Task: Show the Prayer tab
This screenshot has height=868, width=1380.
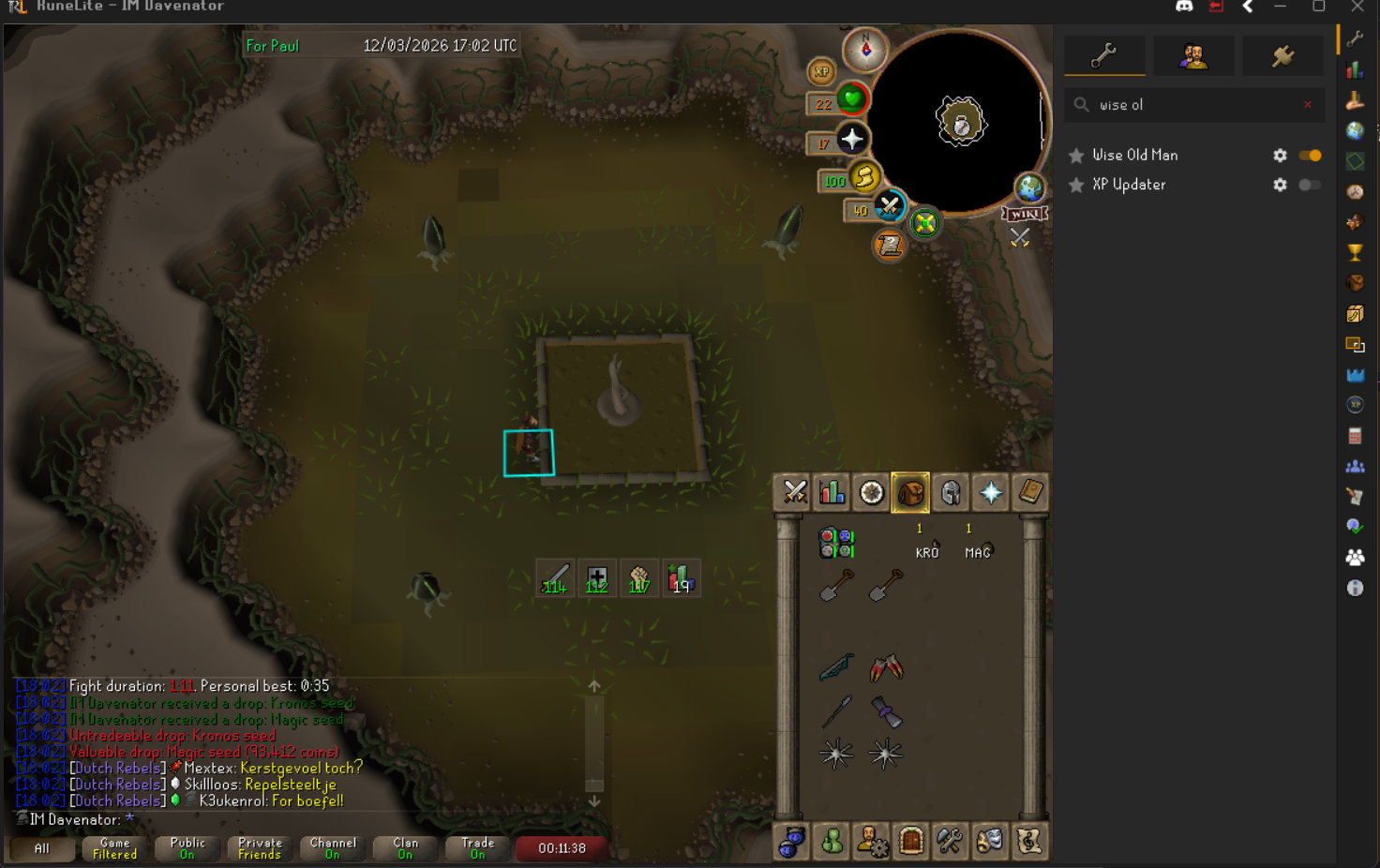Action: tap(990, 492)
